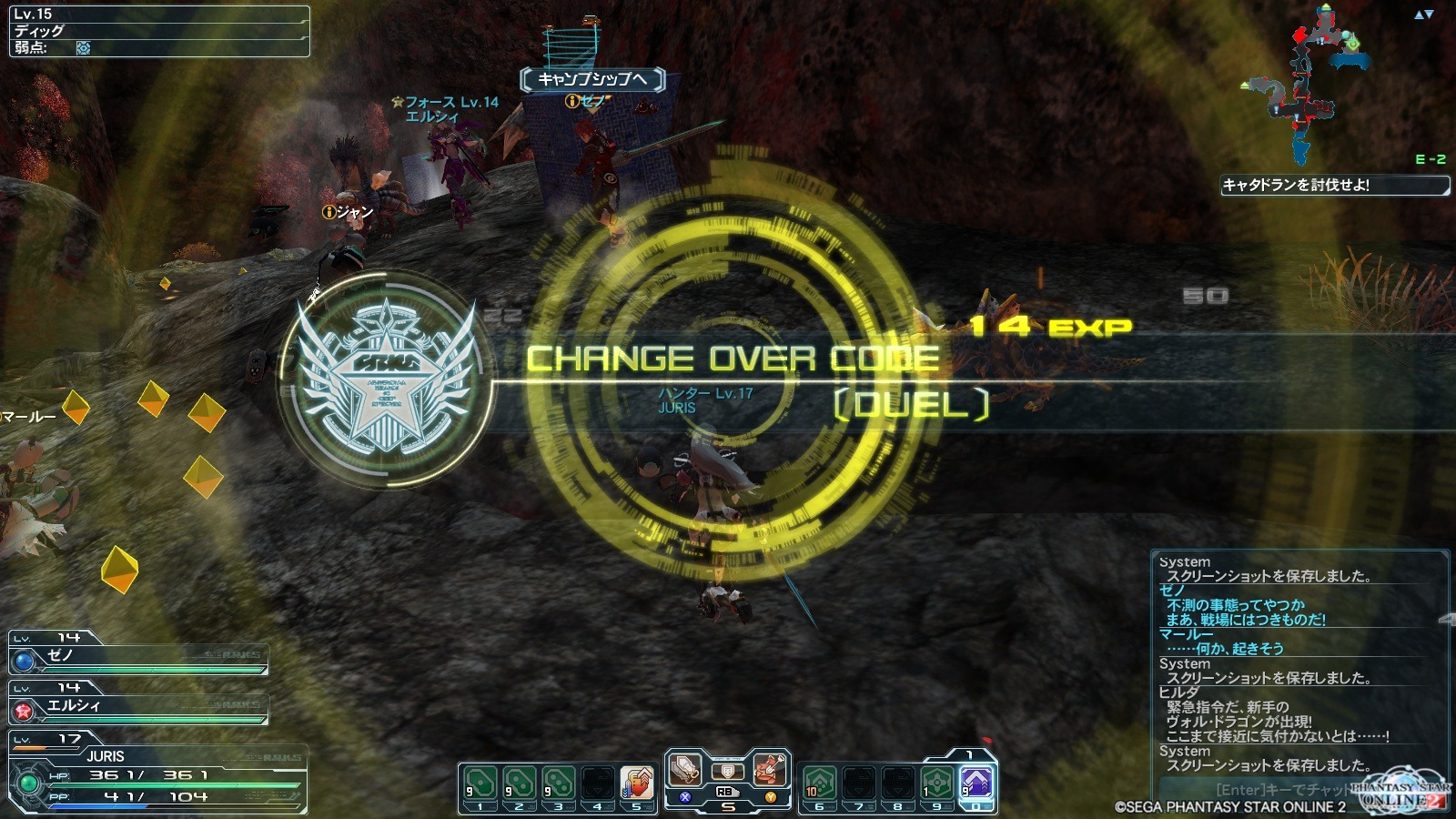1456x819 pixels.
Task: Open the キャタドランを討伐せよ! objective tracker
Action: tap(1334, 186)
